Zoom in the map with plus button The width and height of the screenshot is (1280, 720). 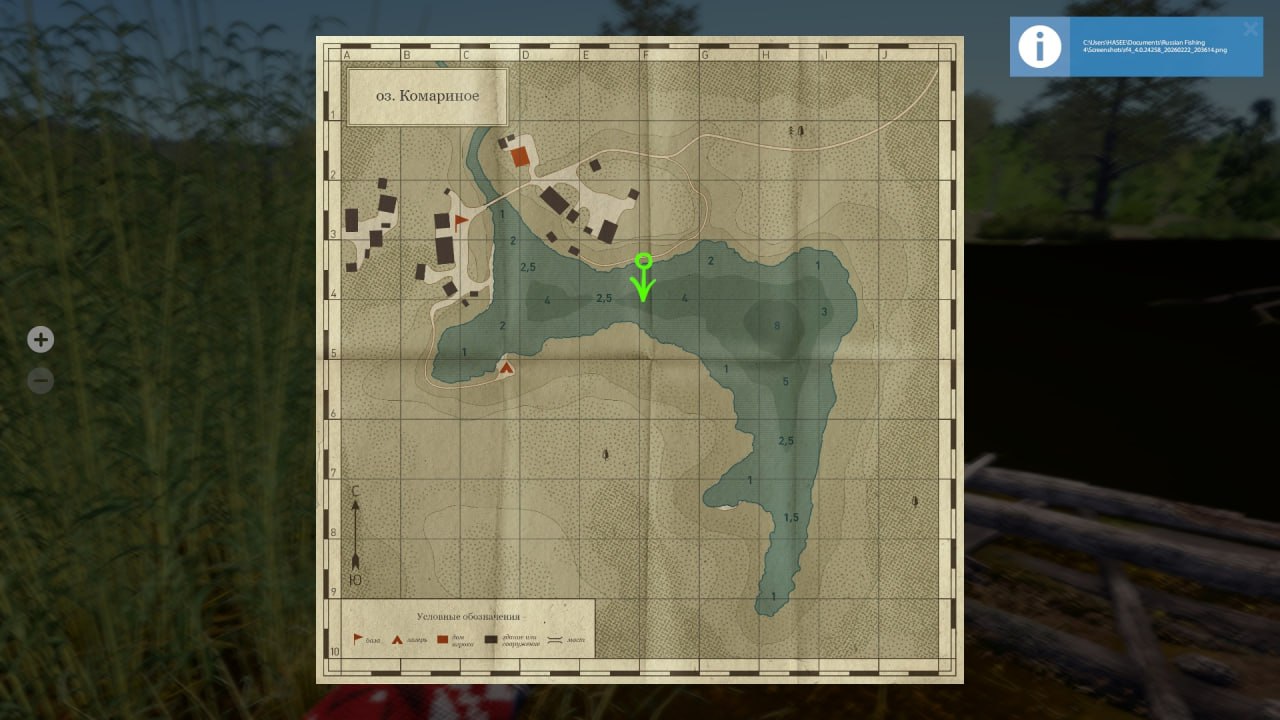pyautogui.click(x=40, y=340)
